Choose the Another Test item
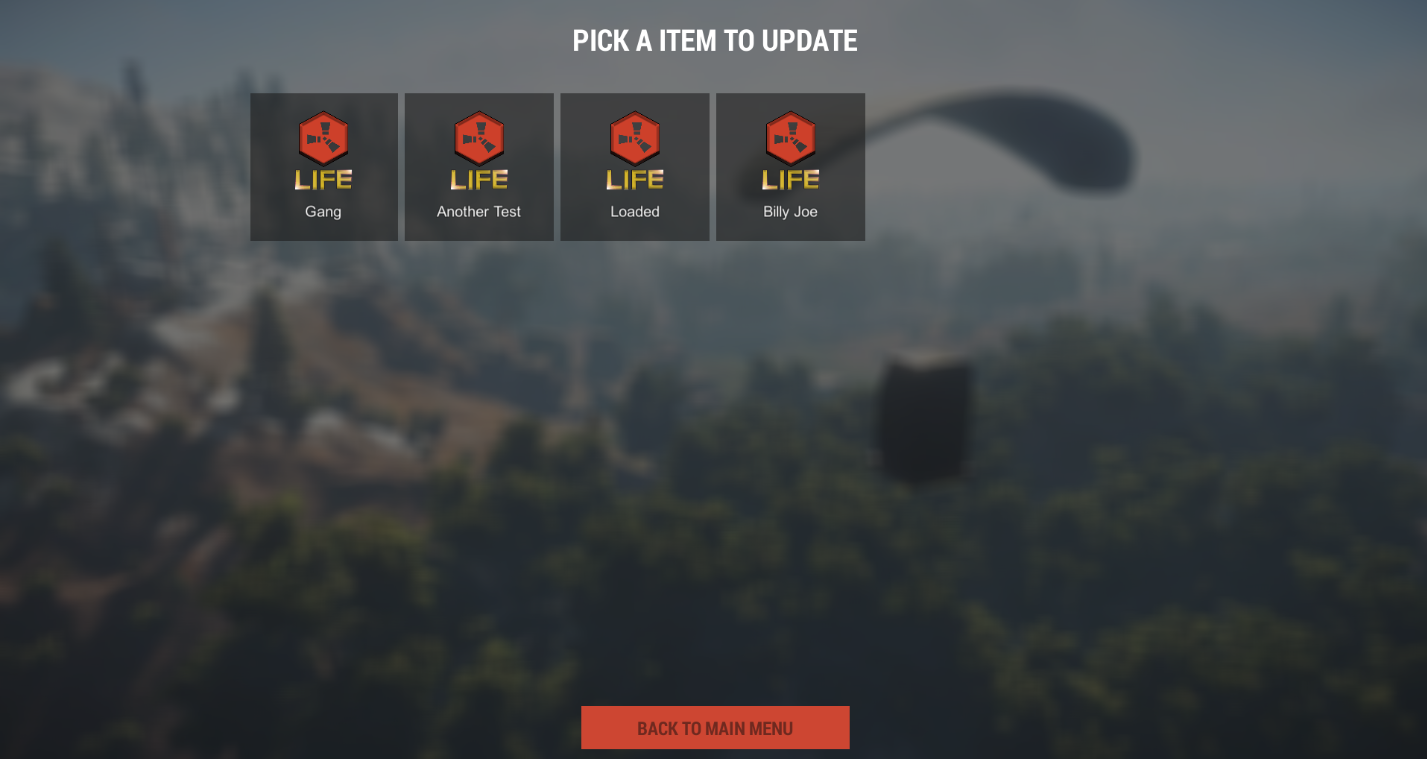The image size is (1427, 759). [479, 167]
